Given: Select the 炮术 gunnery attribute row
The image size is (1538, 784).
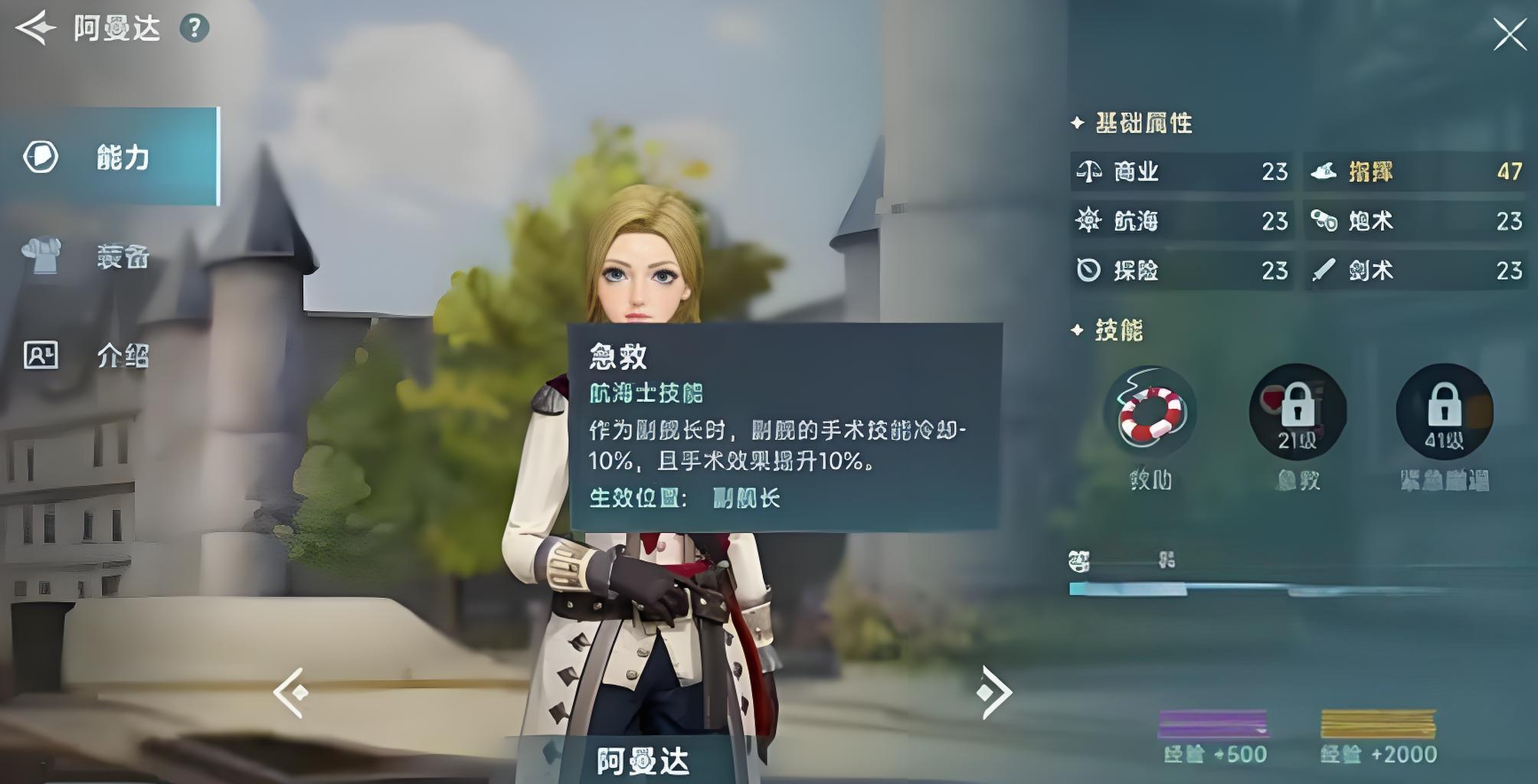Looking at the screenshot, I should pos(1417,221).
